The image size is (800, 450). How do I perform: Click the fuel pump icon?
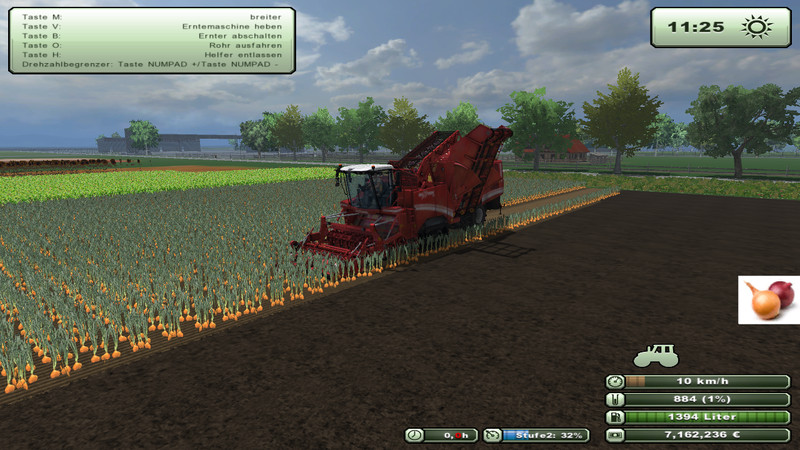click(615, 417)
